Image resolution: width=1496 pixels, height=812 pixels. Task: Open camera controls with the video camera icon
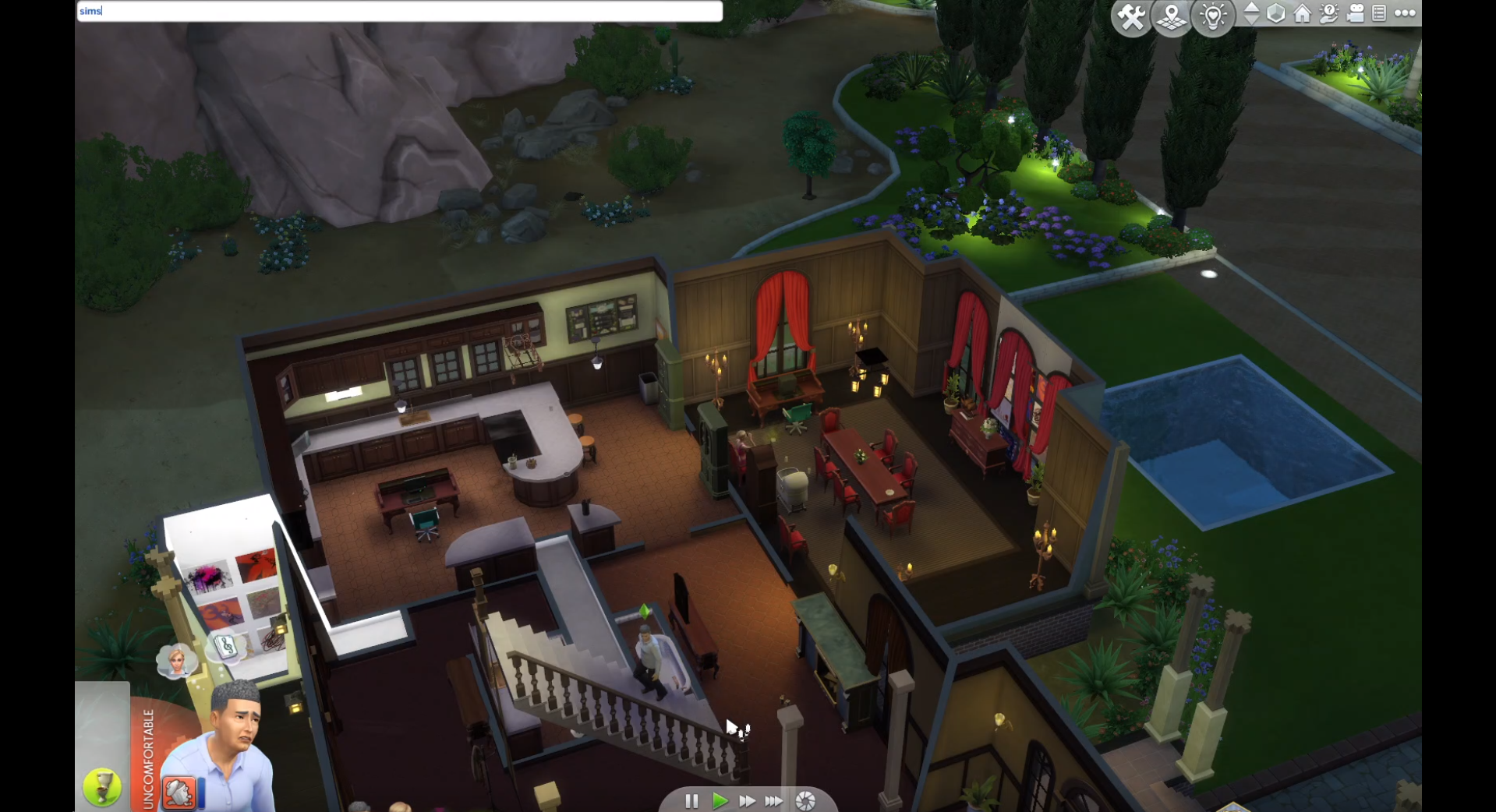click(x=1356, y=13)
